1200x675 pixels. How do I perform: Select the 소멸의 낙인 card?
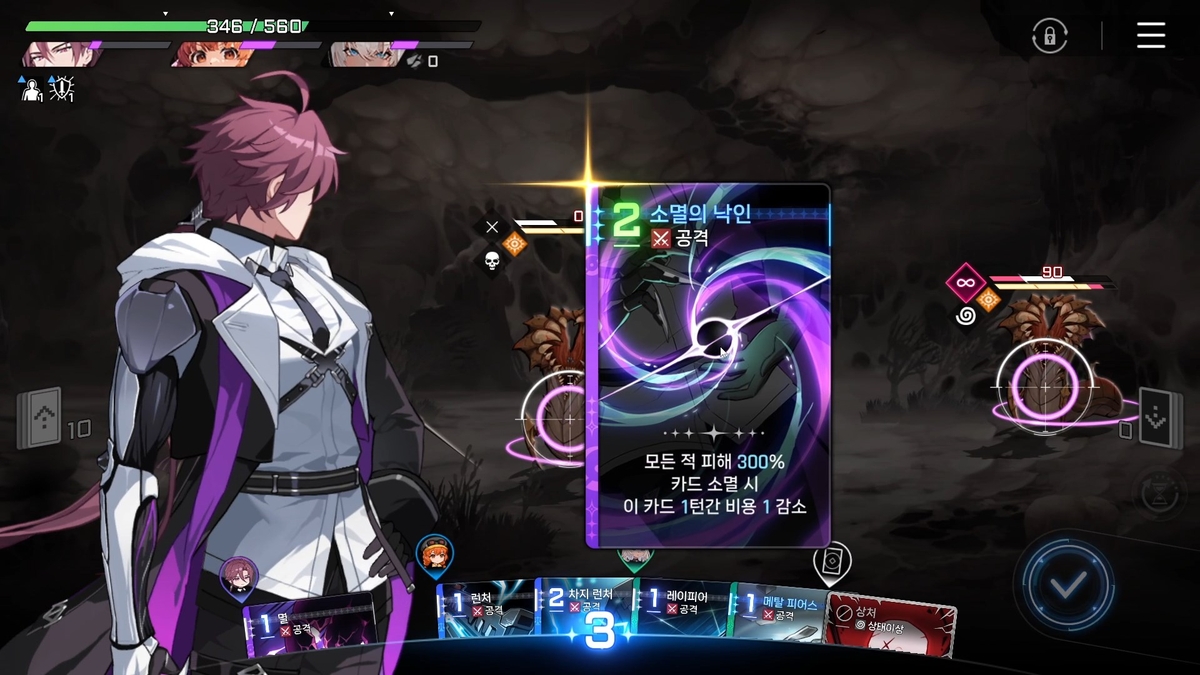[708, 365]
